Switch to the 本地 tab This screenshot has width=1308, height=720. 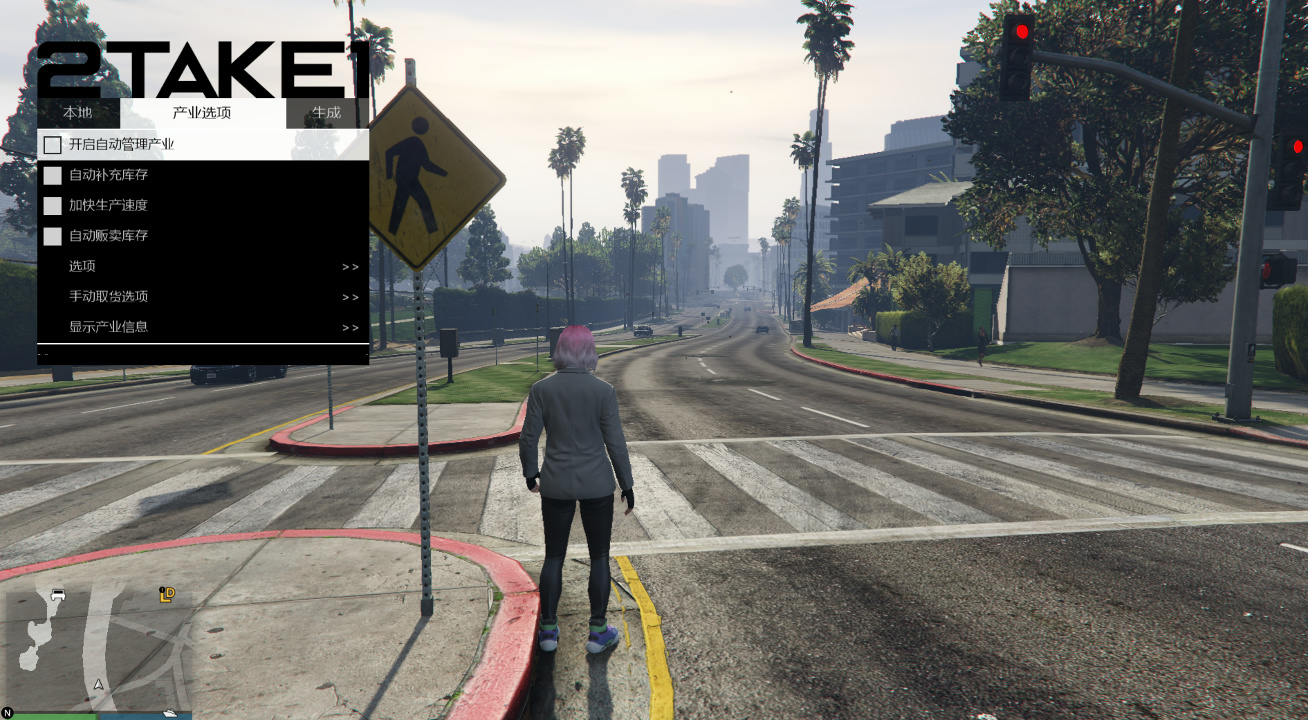(77, 113)
